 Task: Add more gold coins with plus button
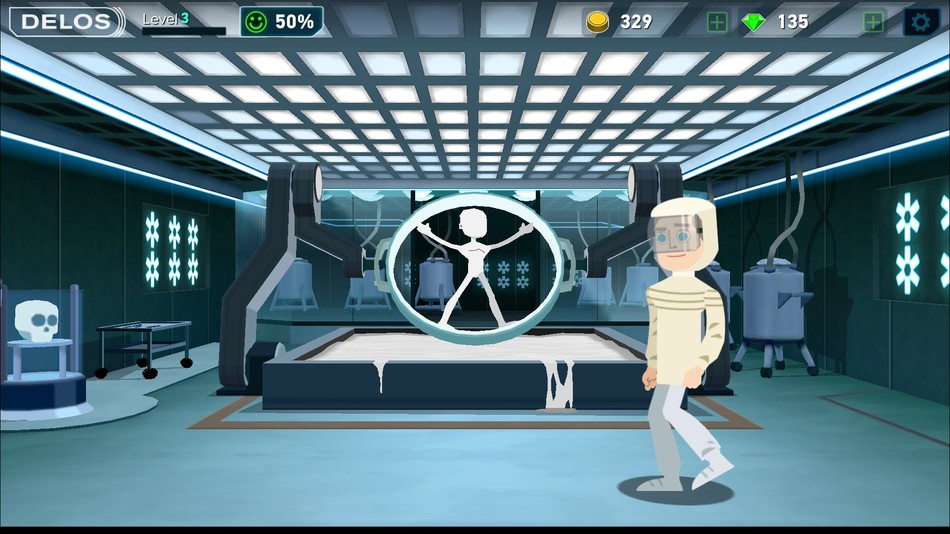tap(717, 22)
